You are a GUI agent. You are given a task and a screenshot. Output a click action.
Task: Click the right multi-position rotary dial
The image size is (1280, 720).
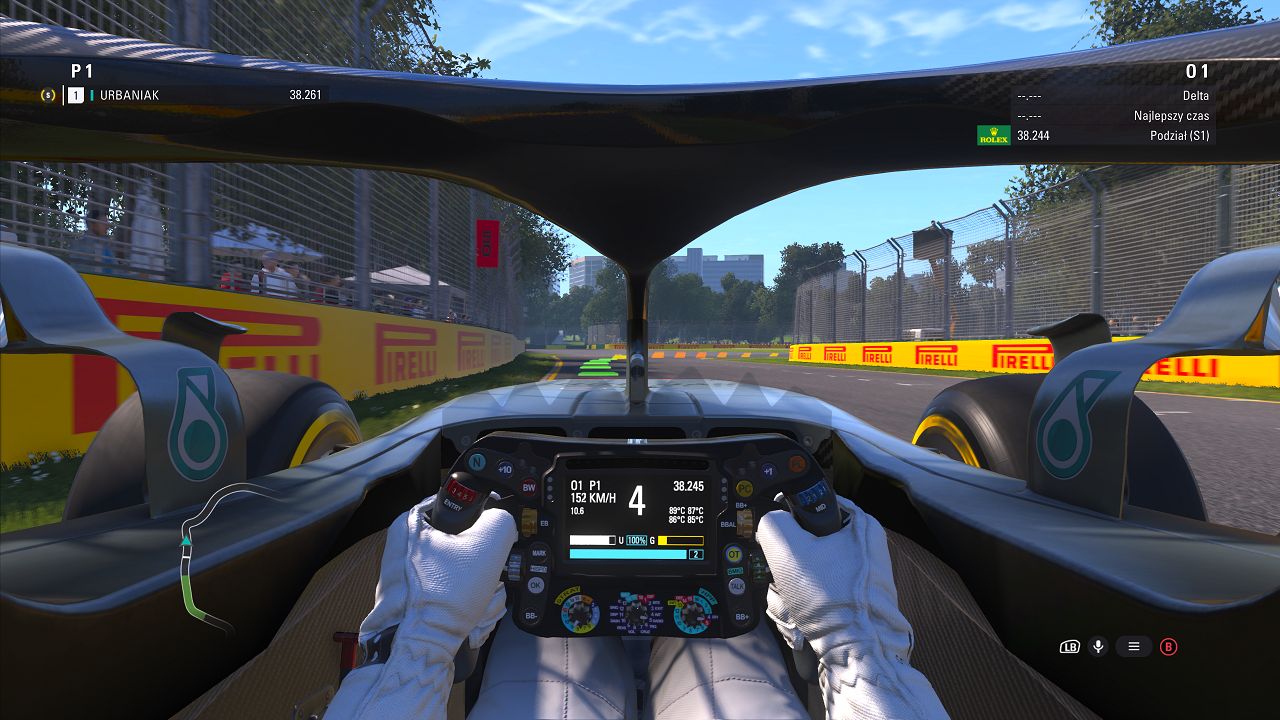(x=691, y=612)
